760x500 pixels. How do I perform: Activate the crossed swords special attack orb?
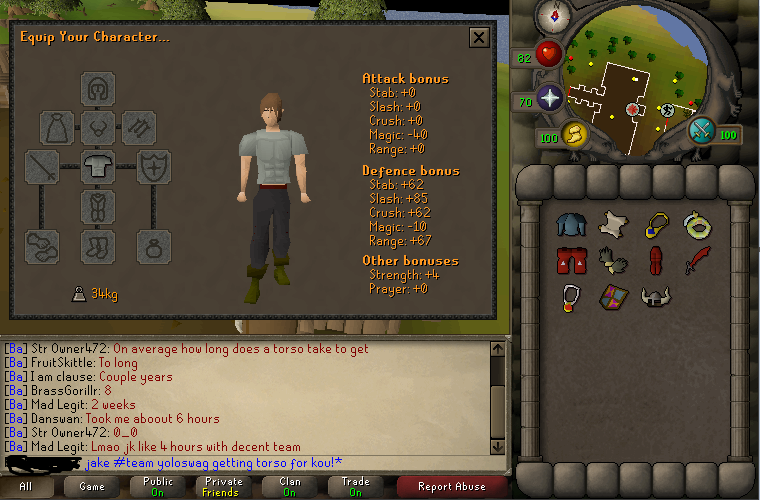[x=701, y=131]
